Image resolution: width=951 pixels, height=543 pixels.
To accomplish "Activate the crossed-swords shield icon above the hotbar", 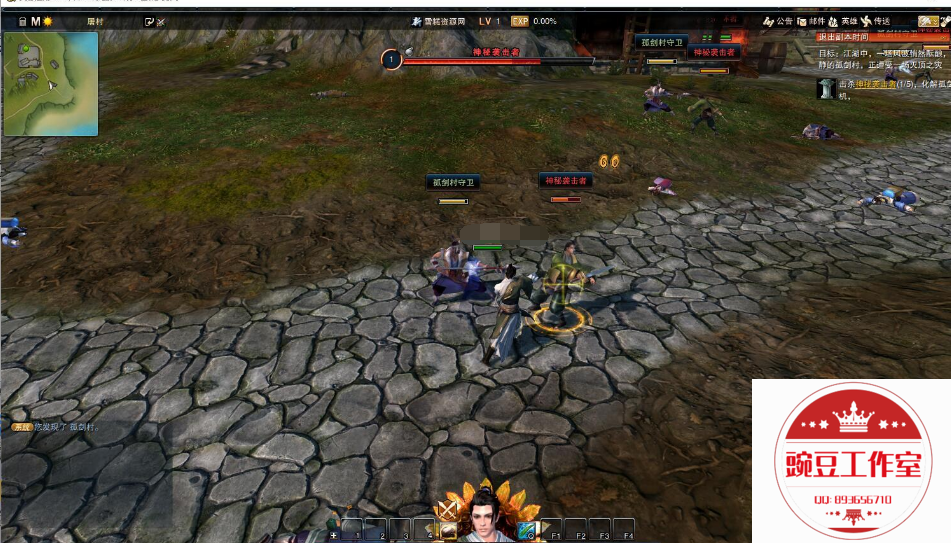I will click(448, 510).
